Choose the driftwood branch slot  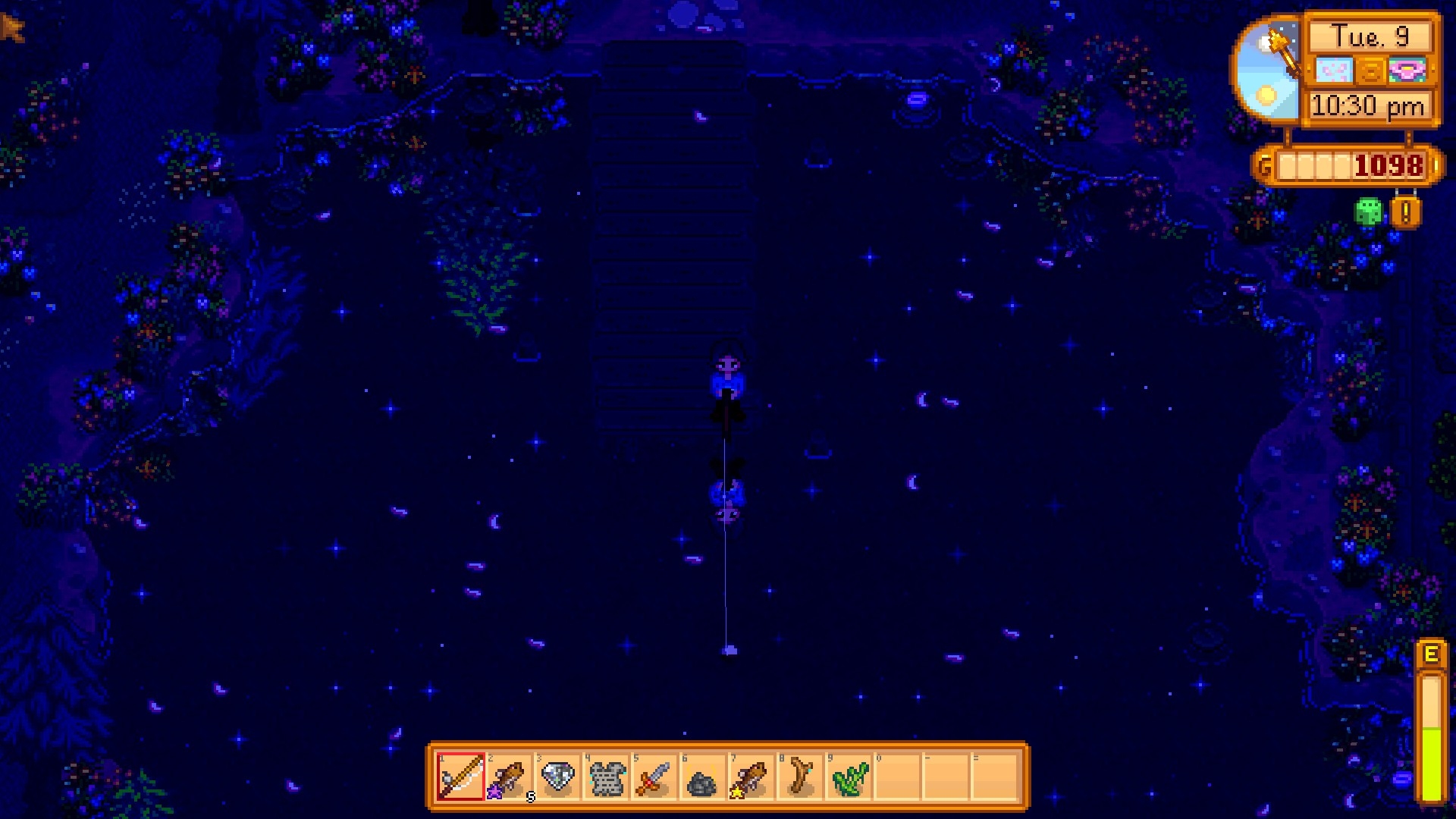(800, 777)
